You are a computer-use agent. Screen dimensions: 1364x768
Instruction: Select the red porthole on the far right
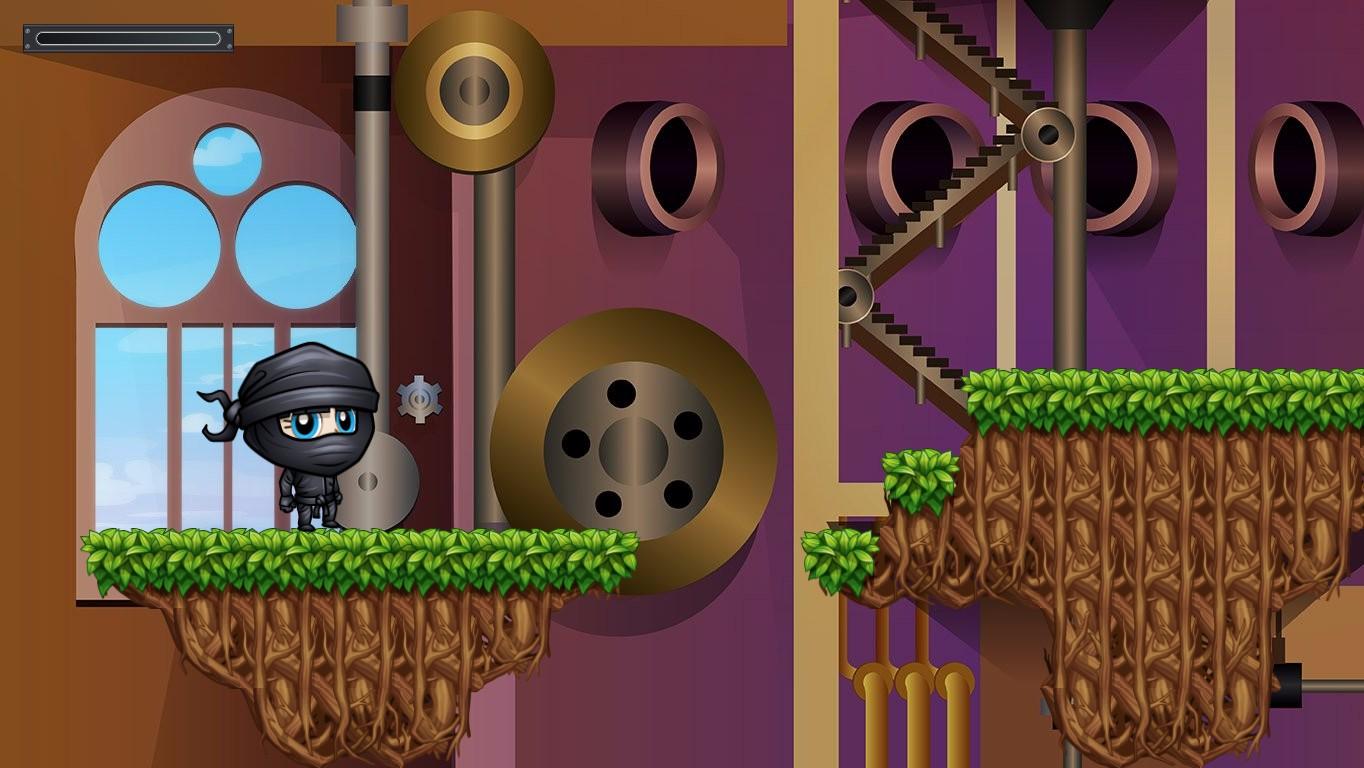coord(1295,165)
